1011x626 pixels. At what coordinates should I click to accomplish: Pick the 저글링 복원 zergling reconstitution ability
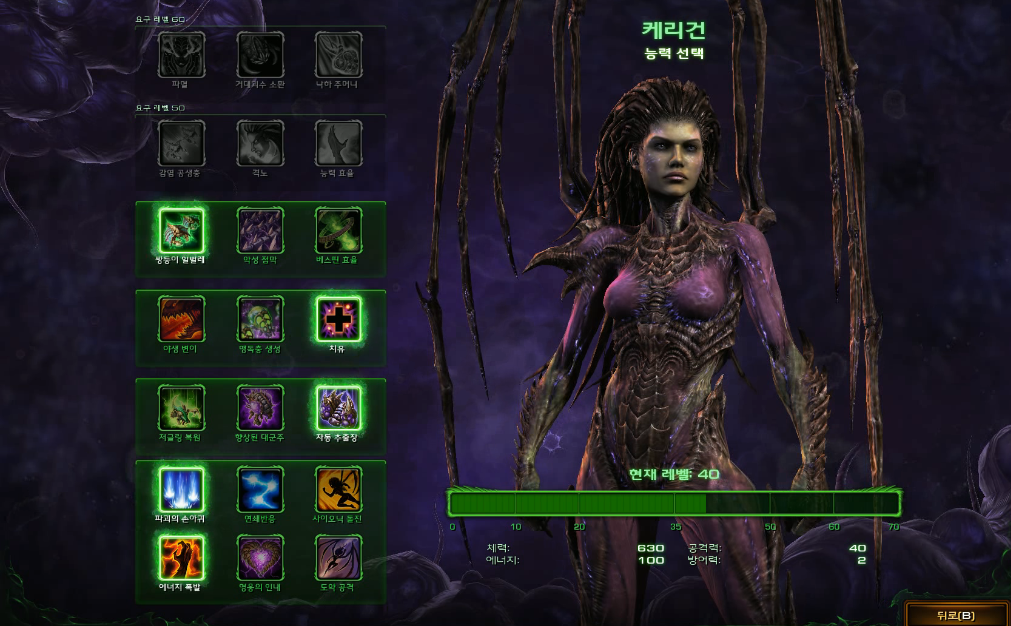(181, 408)
